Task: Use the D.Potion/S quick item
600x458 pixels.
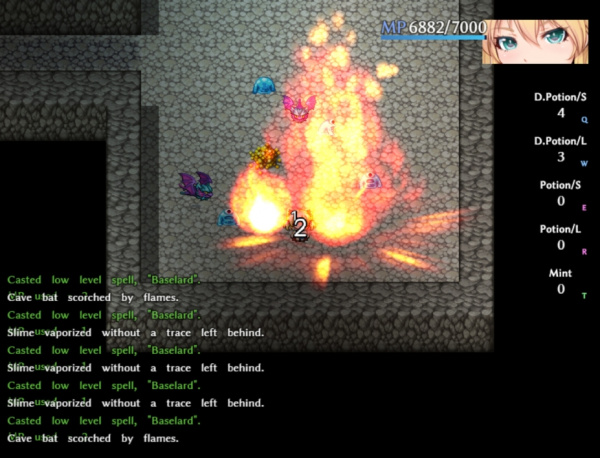Action: 561,105
